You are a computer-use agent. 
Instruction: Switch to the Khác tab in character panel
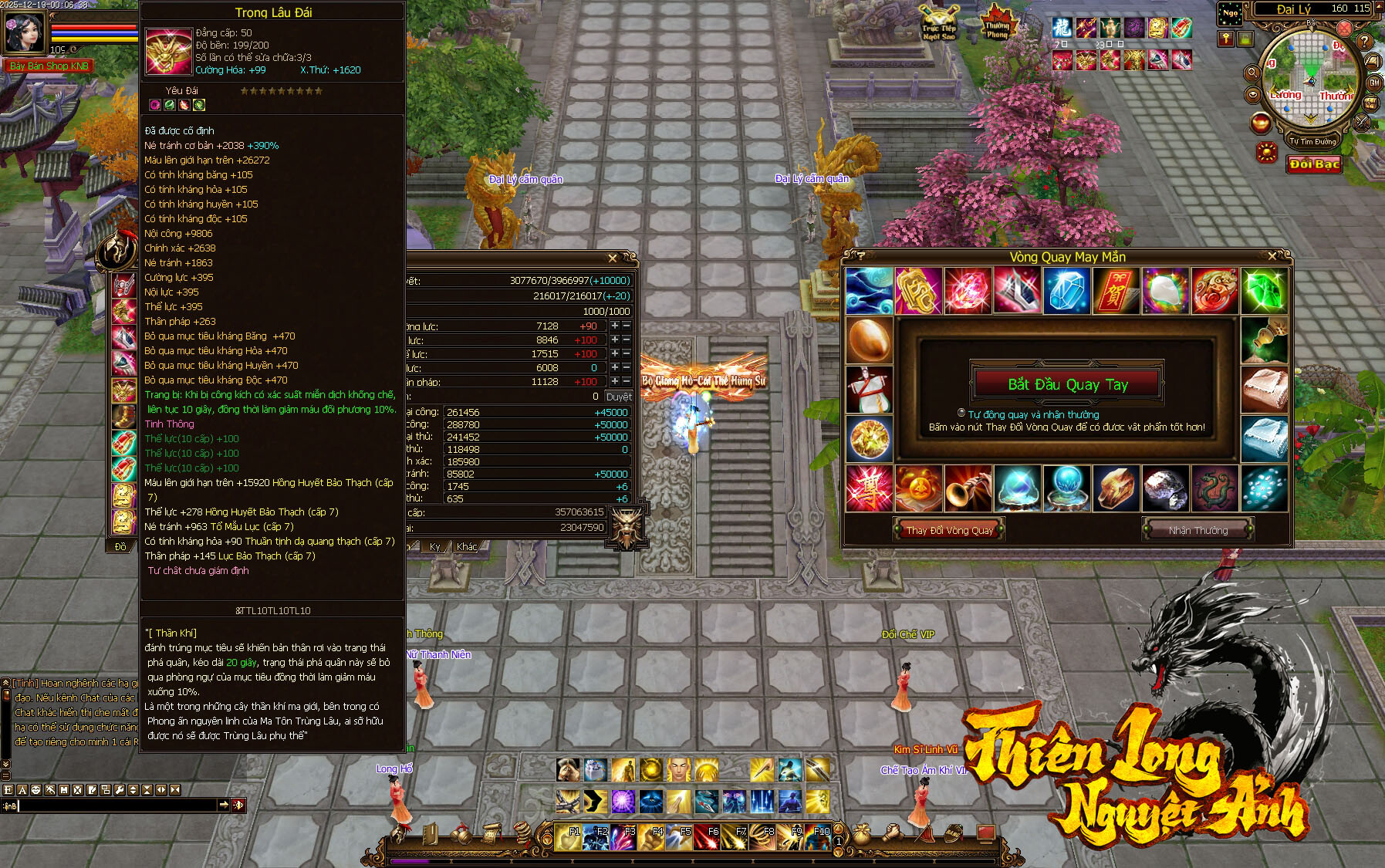(467, 547)
